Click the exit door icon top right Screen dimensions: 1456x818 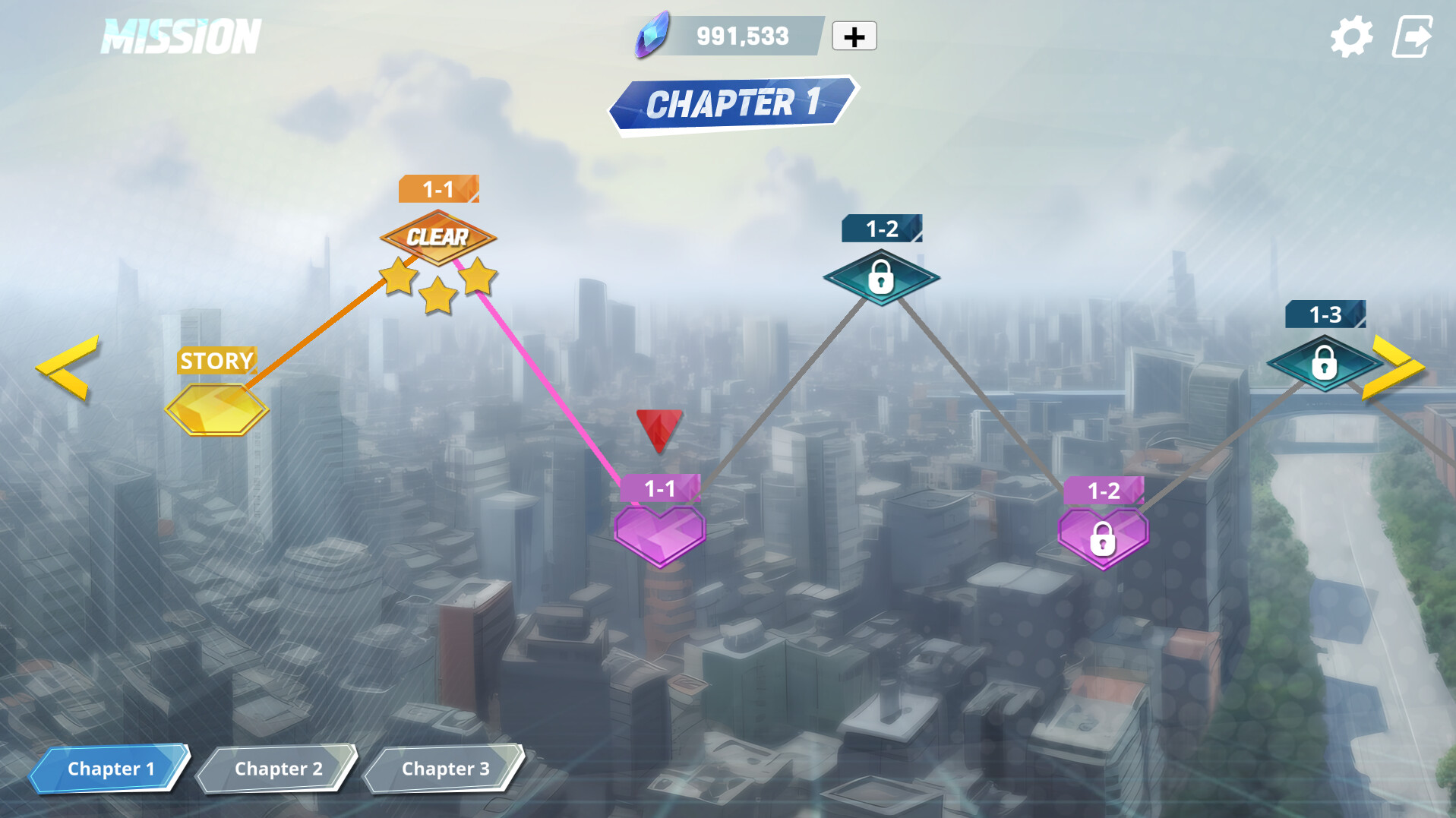click(x=1413, y=34)
